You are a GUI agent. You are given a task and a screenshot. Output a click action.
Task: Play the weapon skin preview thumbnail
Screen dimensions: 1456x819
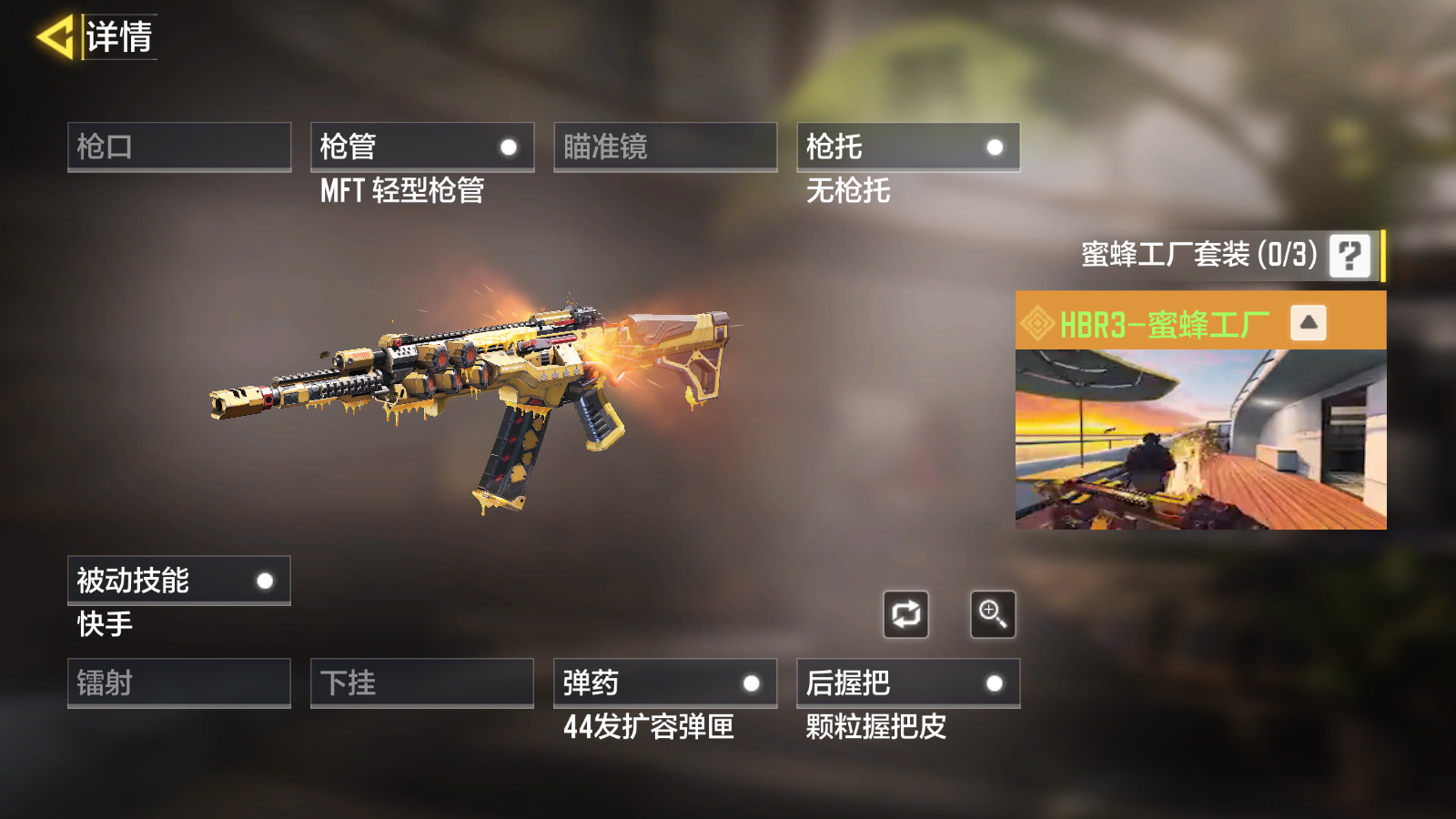1200,439
